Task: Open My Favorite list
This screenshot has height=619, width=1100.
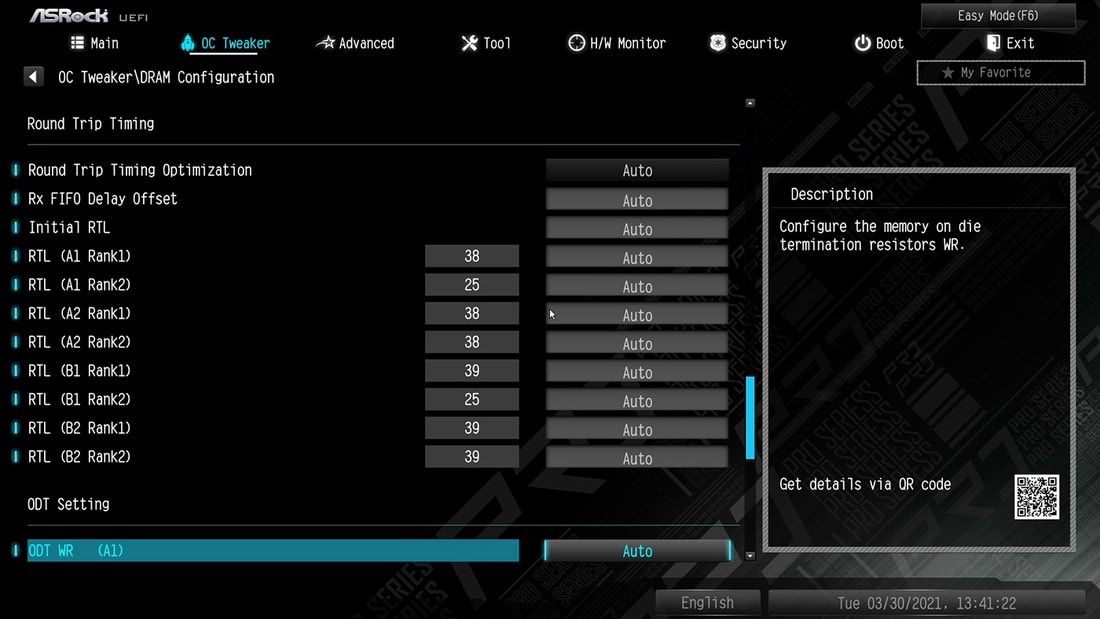Action: click(1000, 72)
